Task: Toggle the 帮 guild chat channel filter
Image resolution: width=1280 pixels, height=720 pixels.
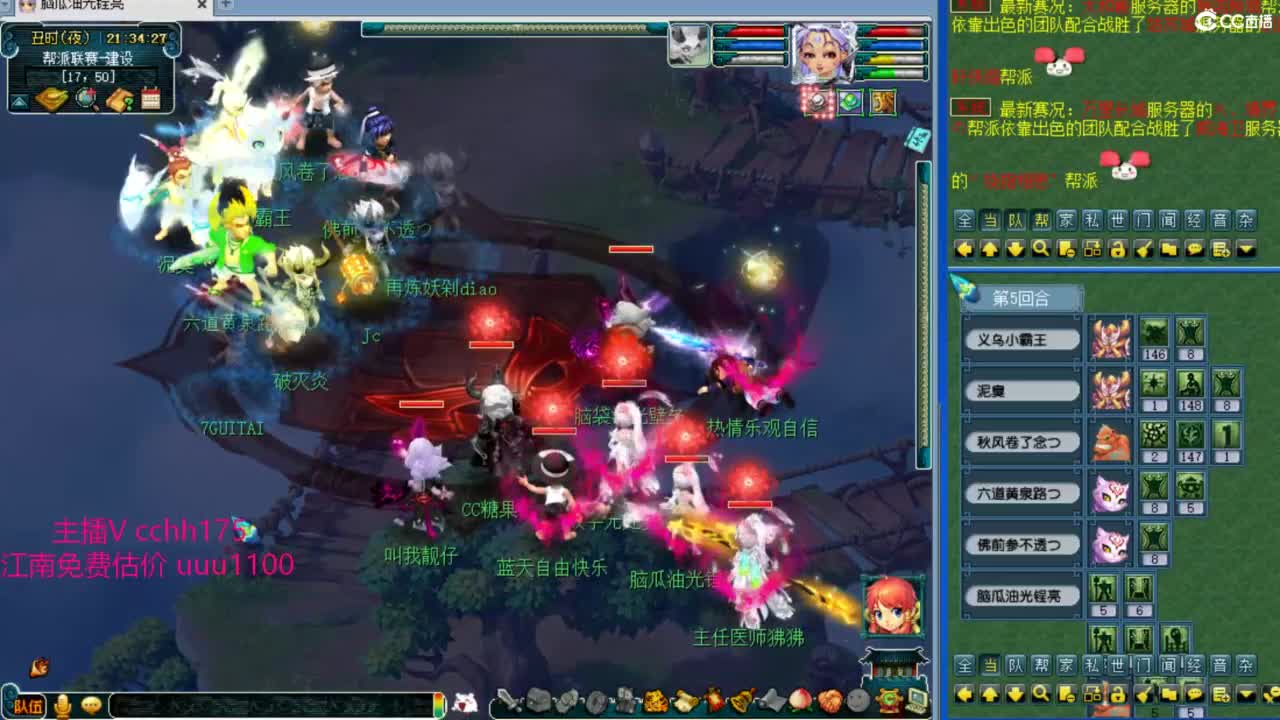Action: click(x=1040, y=222)
